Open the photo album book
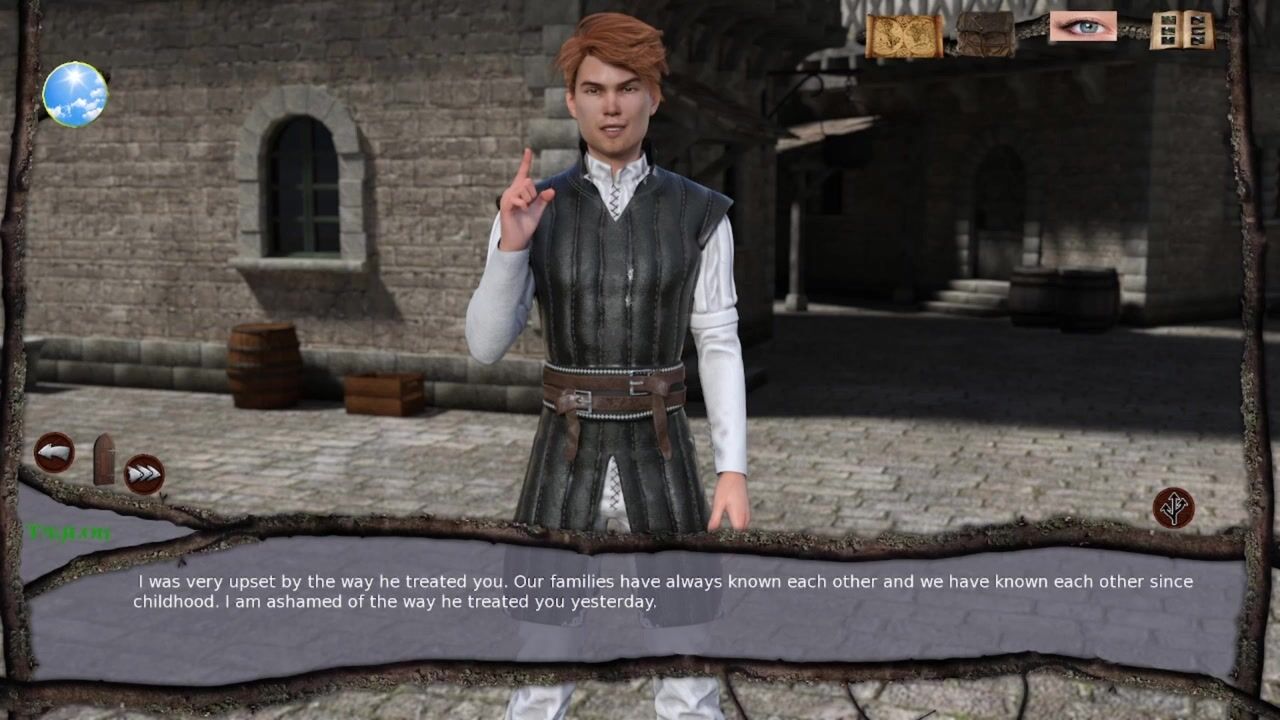 (x=1181, y=30)
